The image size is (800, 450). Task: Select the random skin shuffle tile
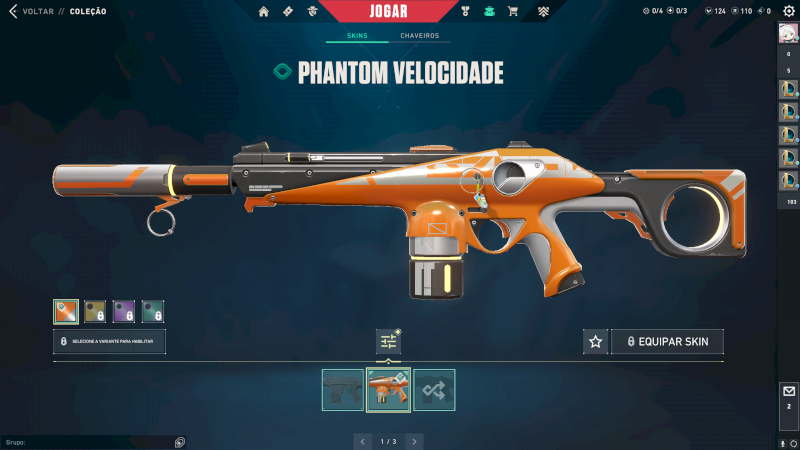(434, 390)
